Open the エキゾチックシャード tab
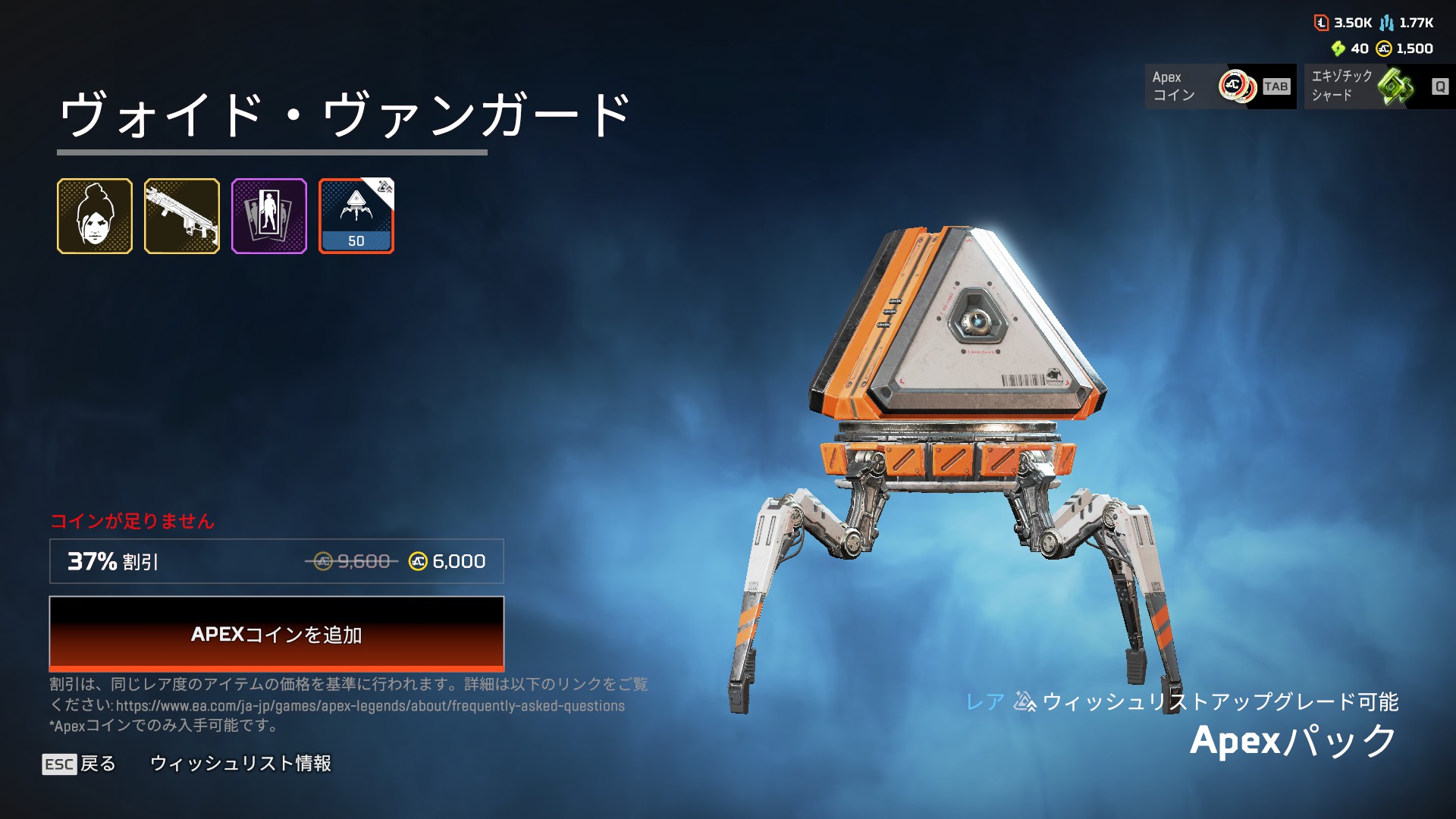This screenshot has width=1456, height=819. pyautogui.click(x=1379, y=86)
